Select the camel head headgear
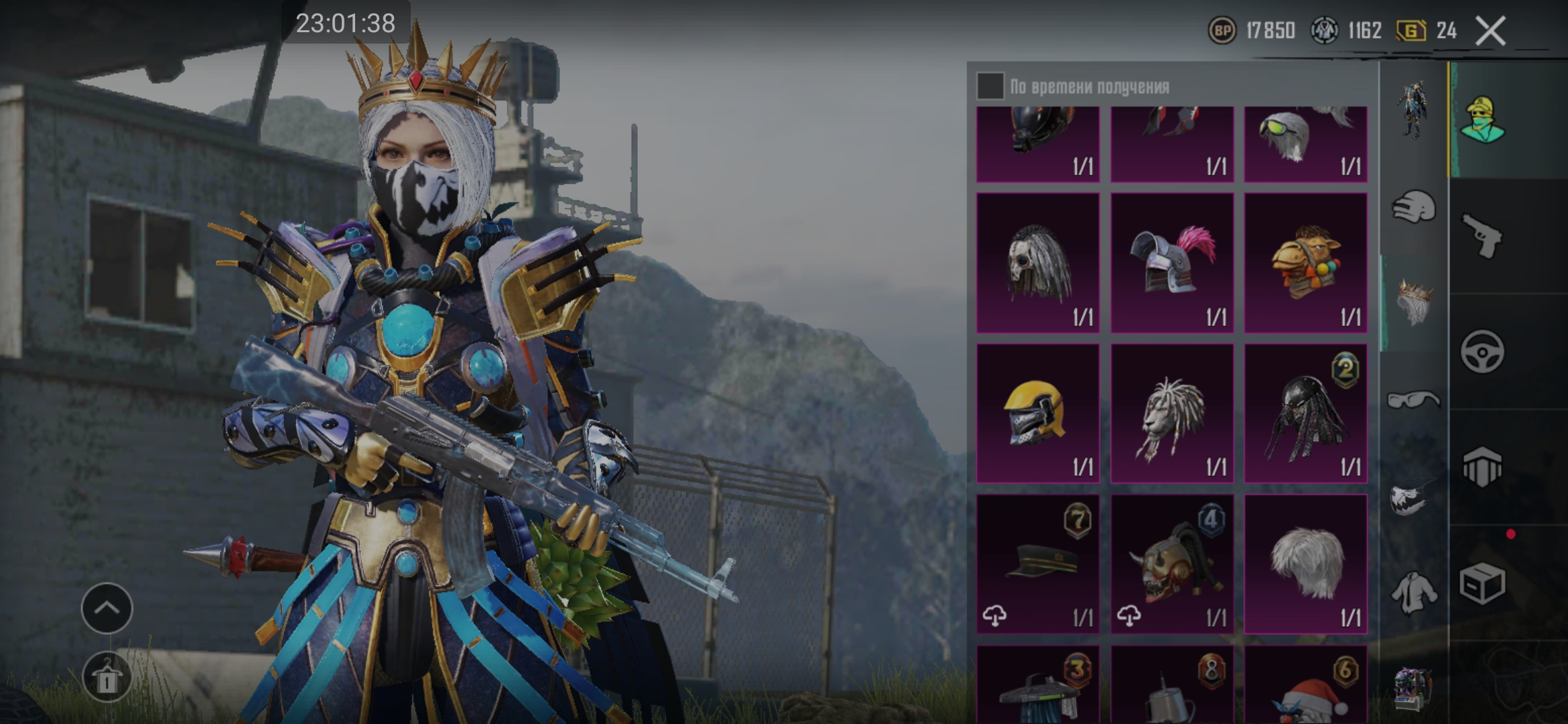The image size is (1568, 724). pyautogui.click(x=1305, y=263)
